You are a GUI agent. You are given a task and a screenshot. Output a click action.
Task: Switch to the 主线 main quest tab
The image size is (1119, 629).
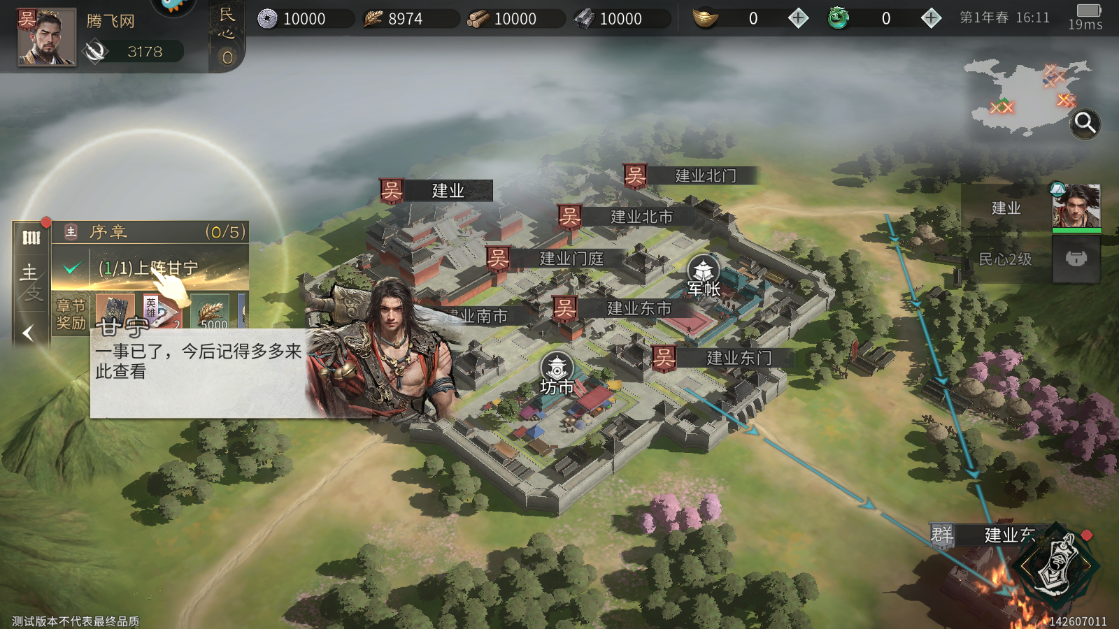click(30, 281)
